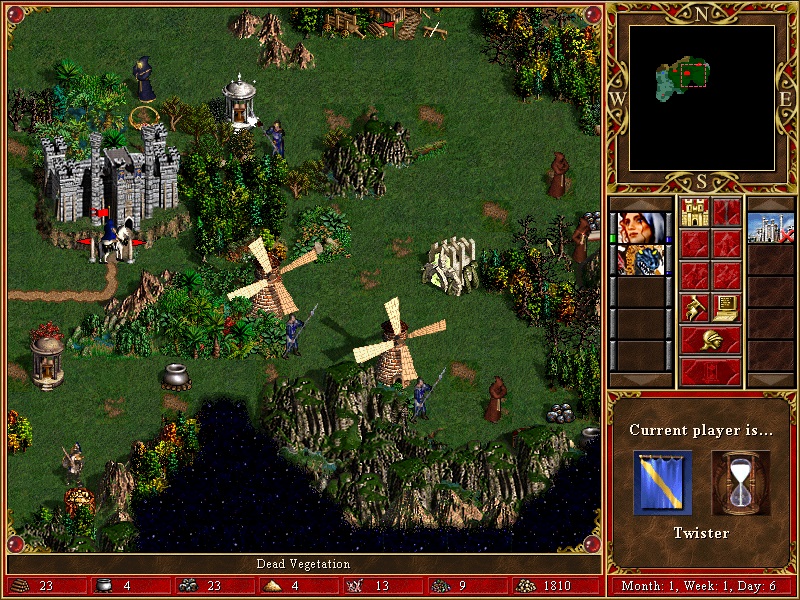
Task: Click the hero list scroll-up arrow
Action: 640,203
